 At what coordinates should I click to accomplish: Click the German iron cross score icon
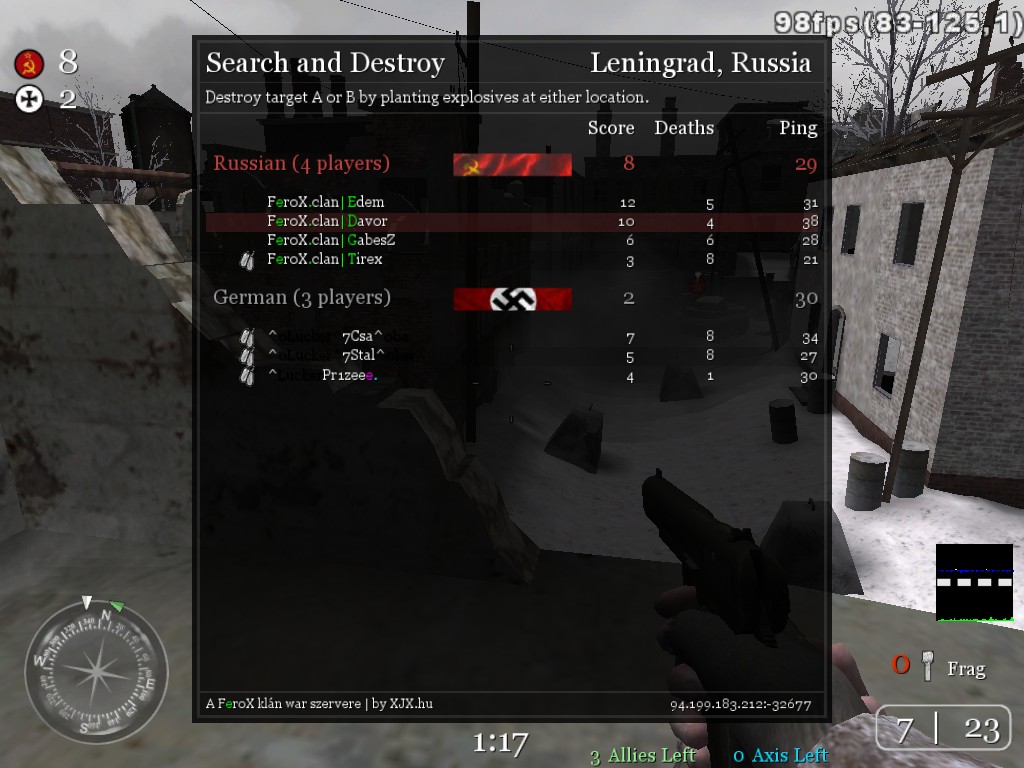(29, 98)
